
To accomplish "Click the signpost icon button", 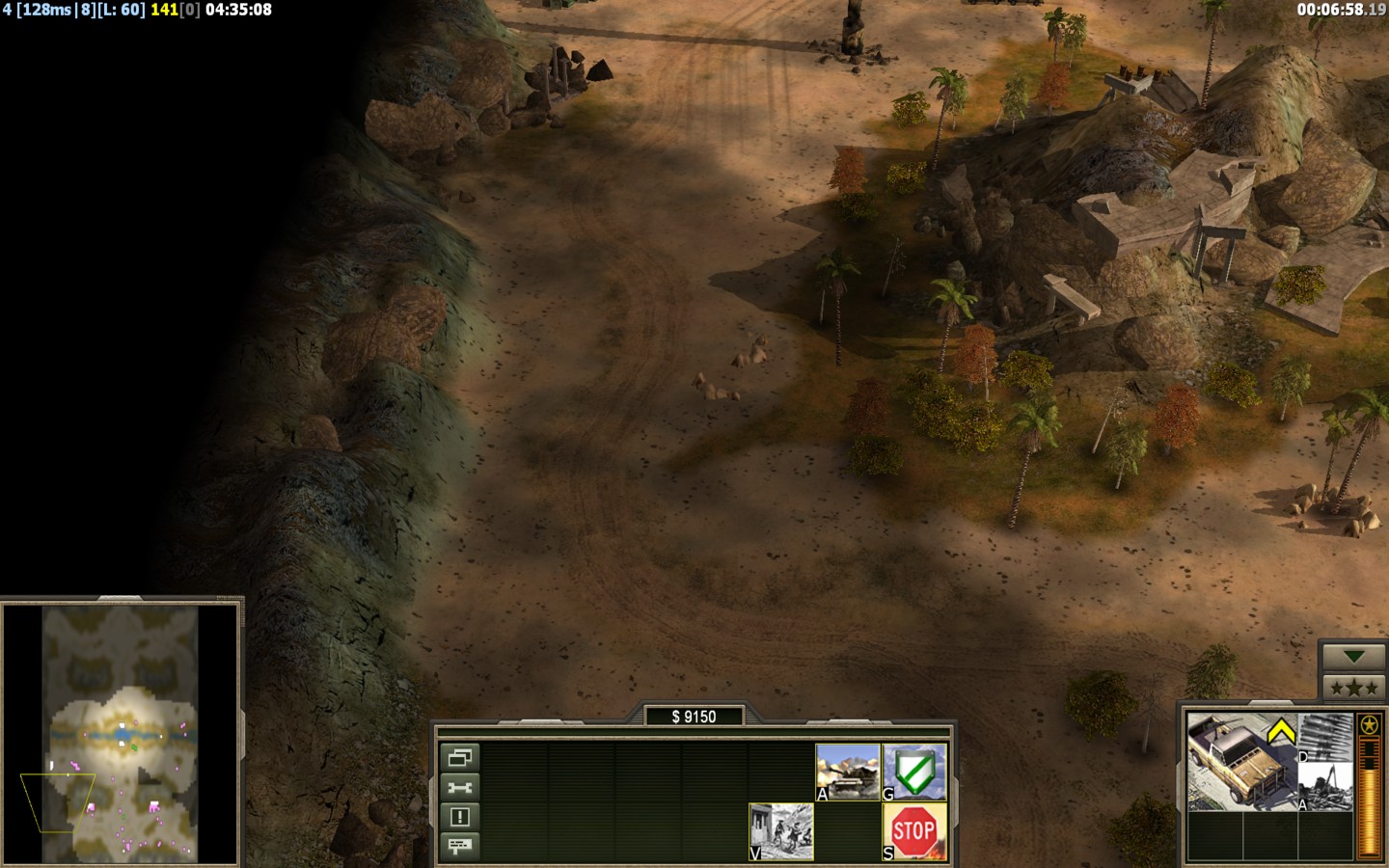I will click(x=460, y=846).
